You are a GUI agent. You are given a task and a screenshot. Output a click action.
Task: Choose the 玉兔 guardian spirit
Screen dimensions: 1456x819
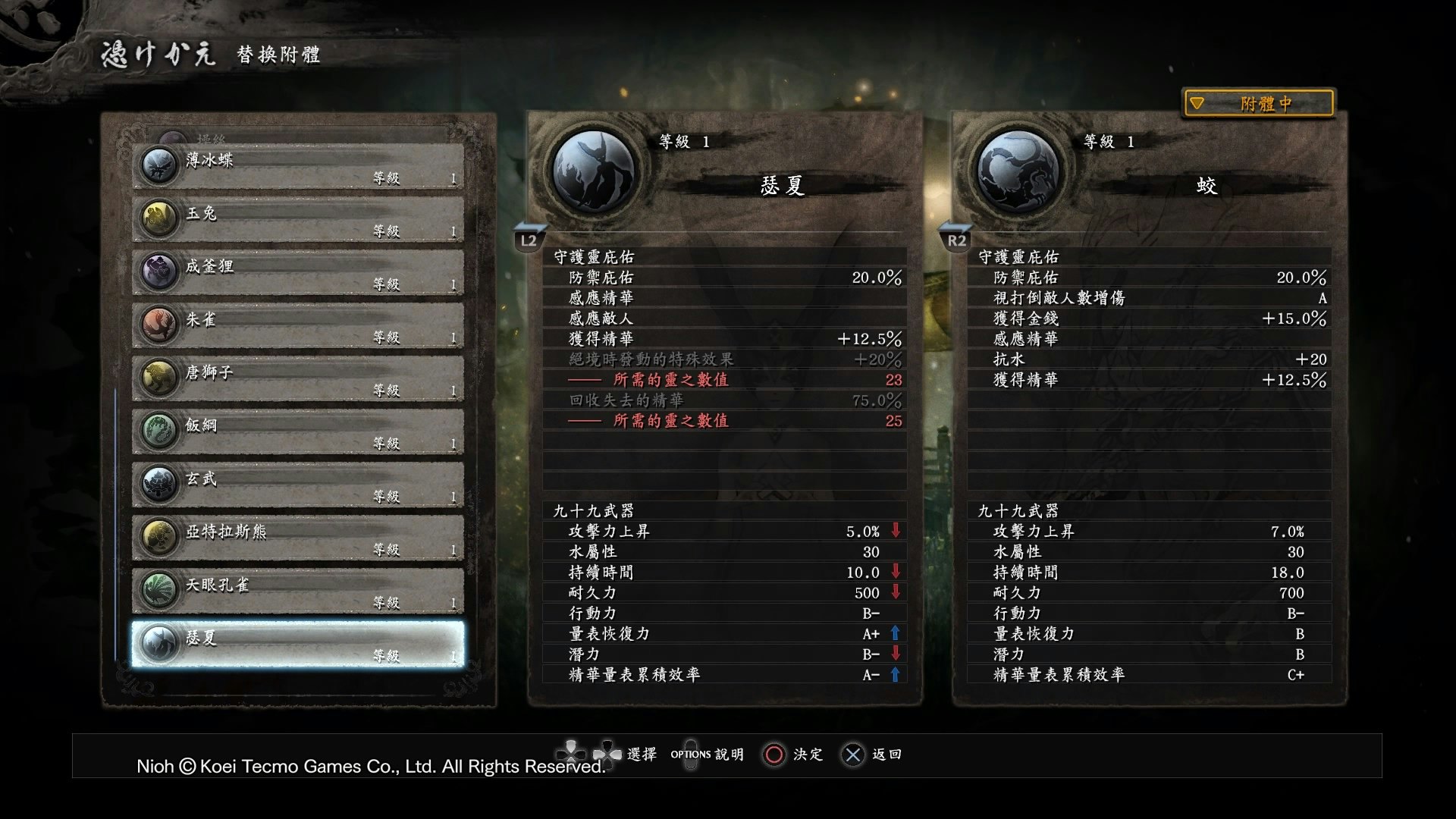click(x=298, y=219)
